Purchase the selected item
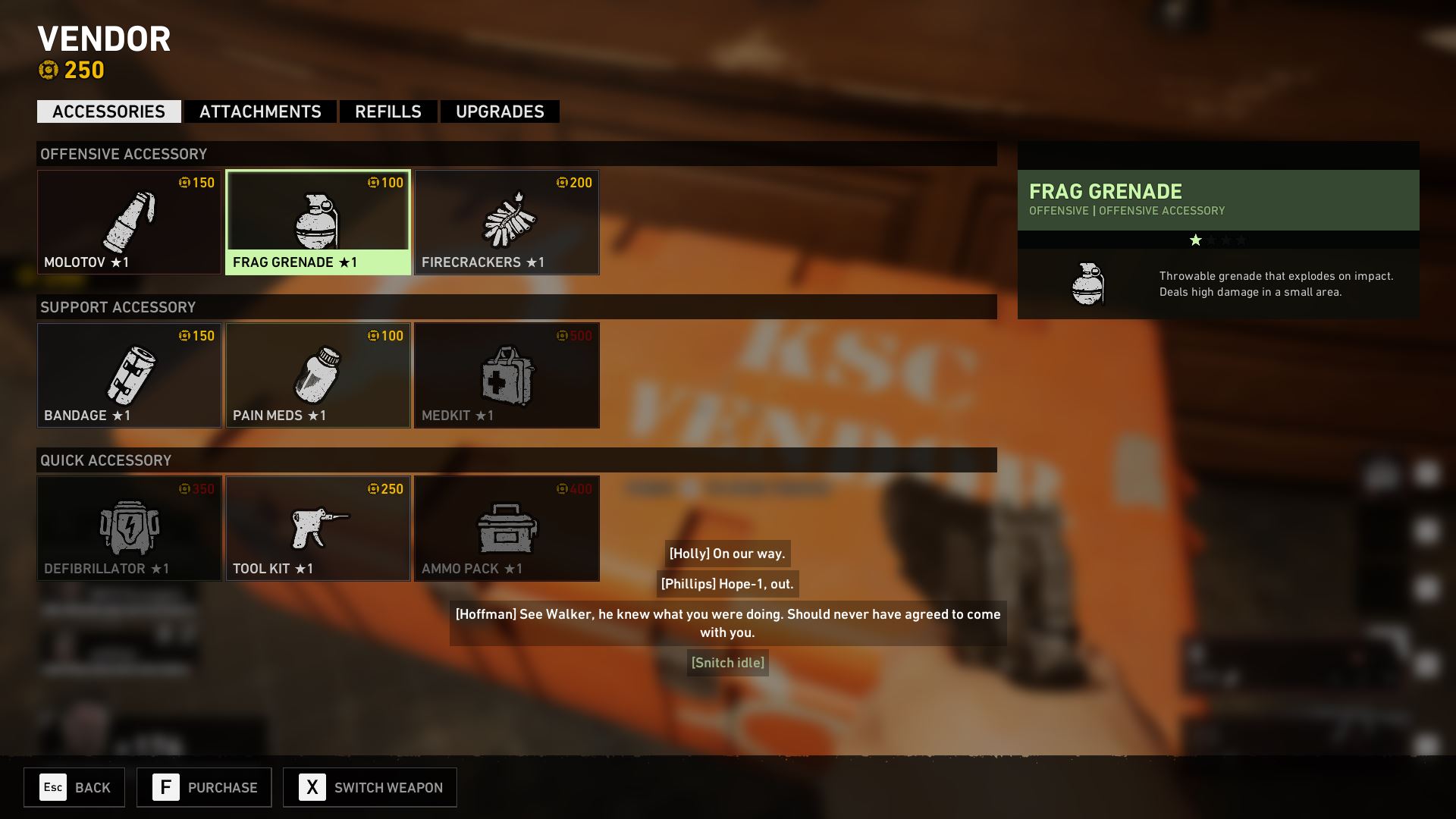Screen dimensions: 1456x819 (x=204, y=787)
